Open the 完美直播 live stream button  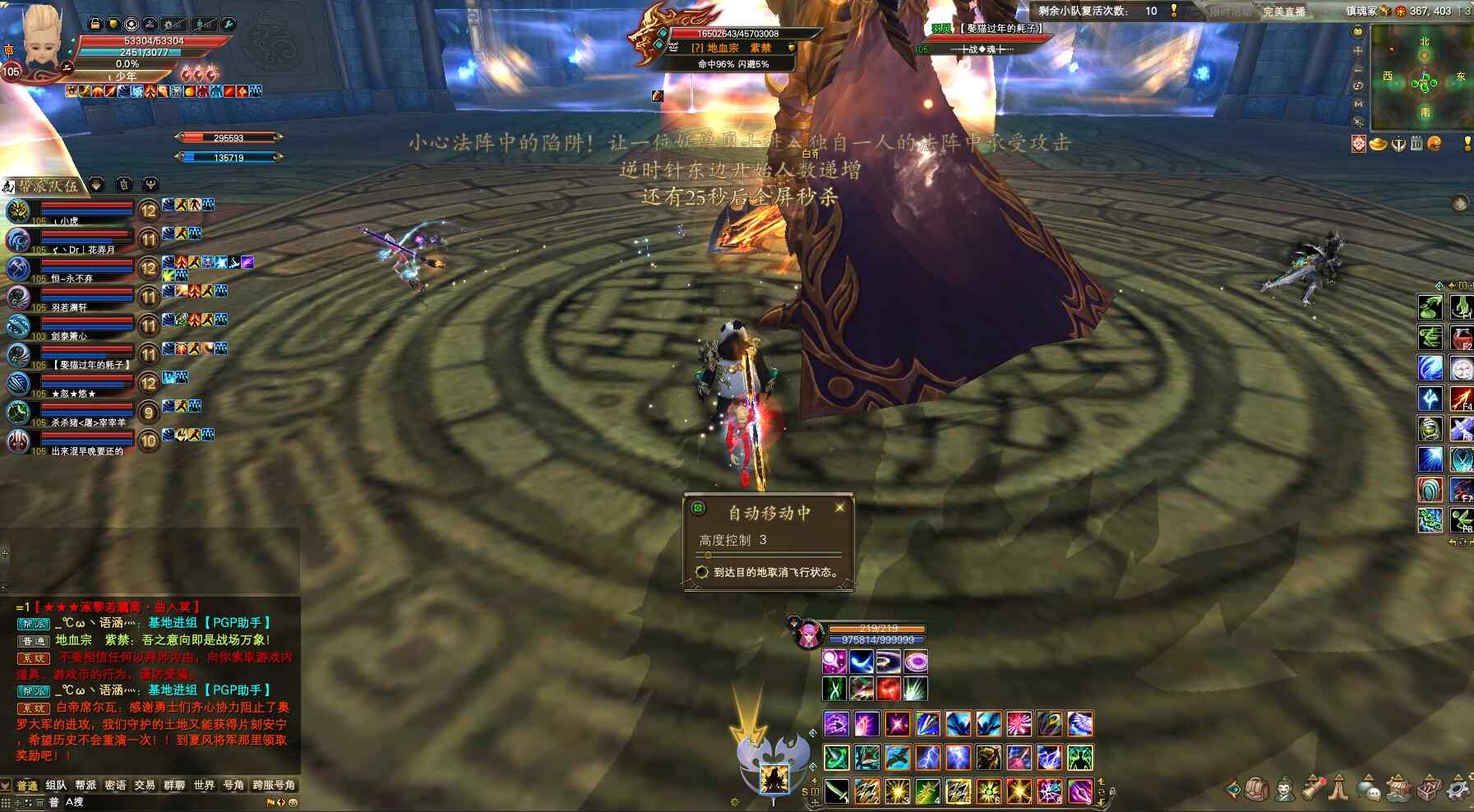(1284, 12)
